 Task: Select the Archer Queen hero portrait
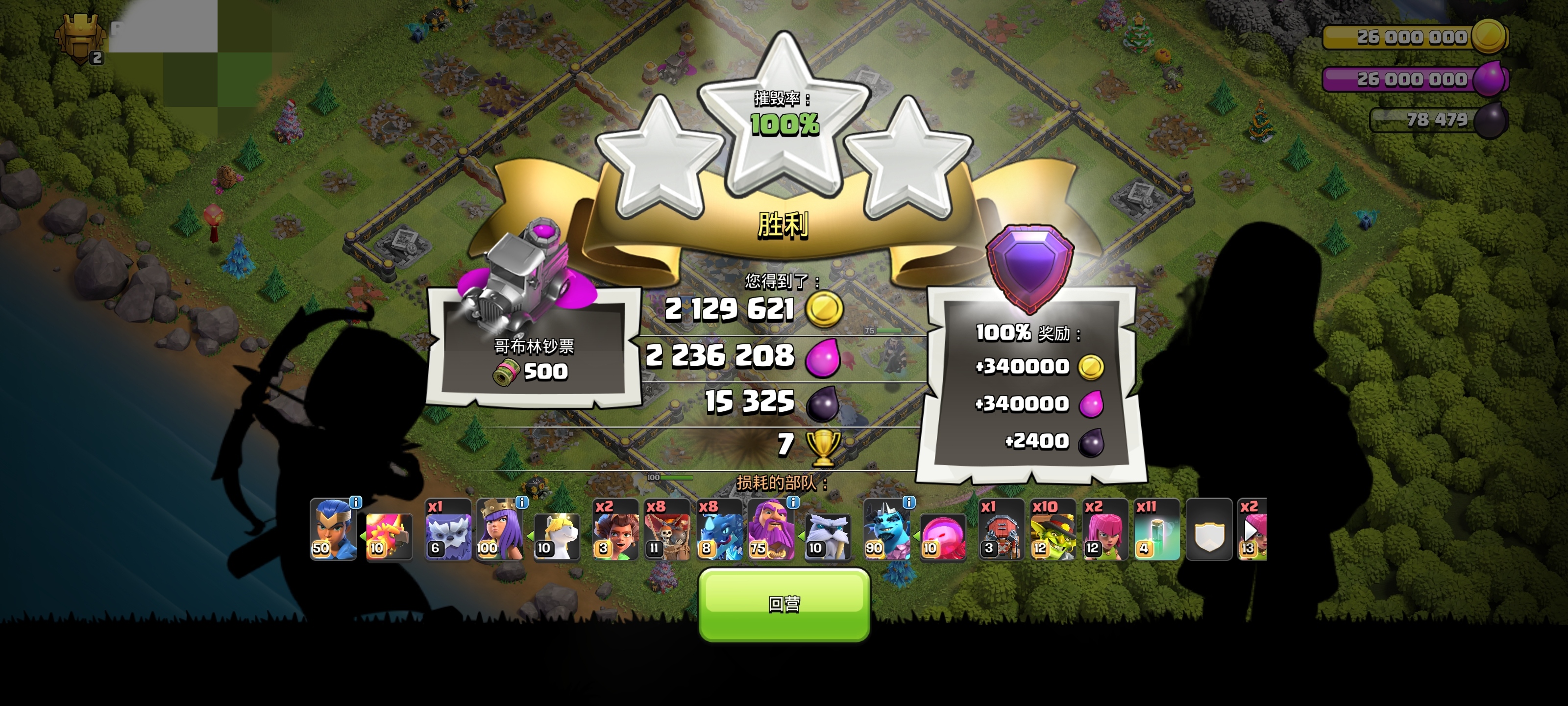tap(499, 530)
